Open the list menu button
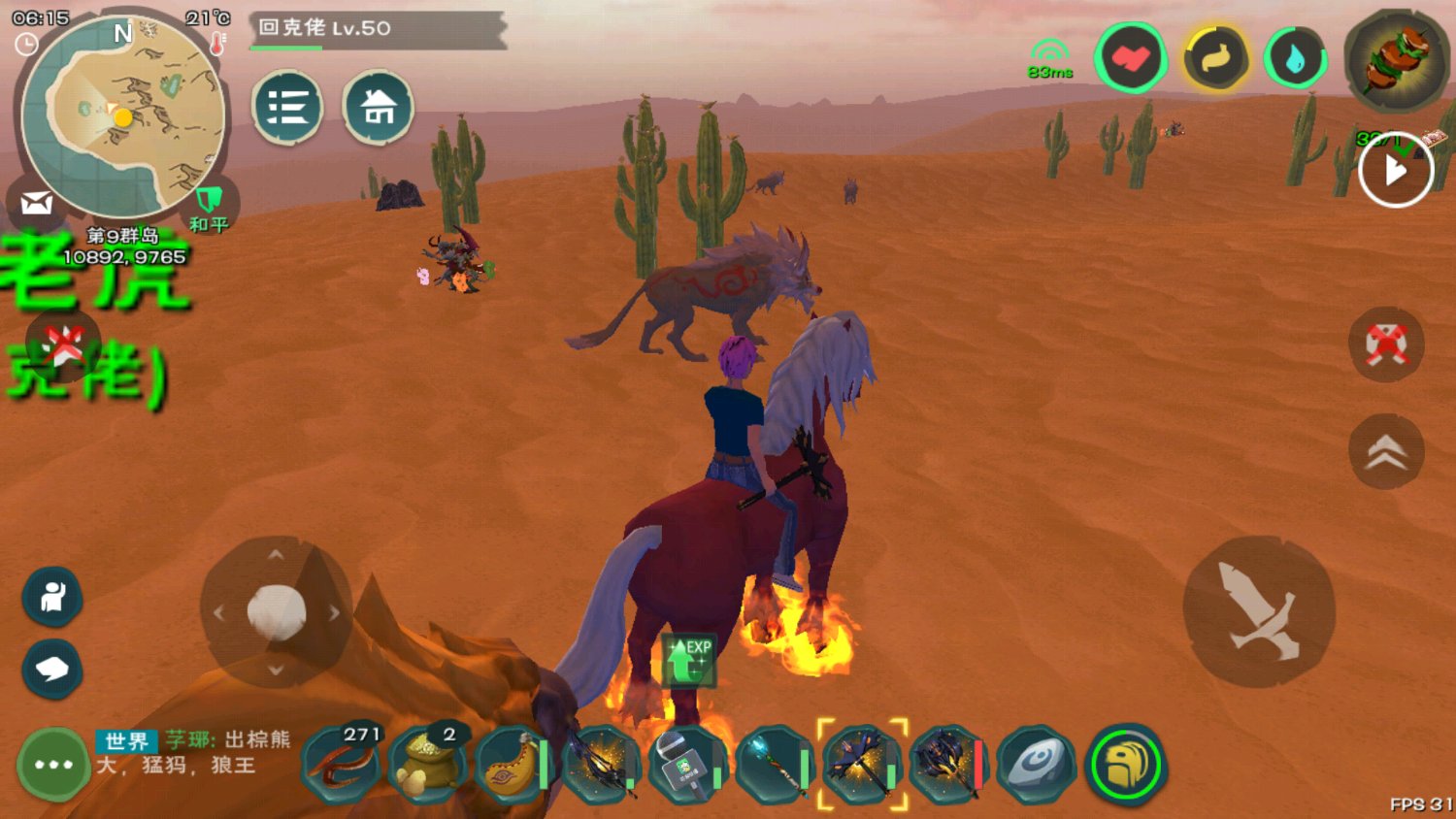The width and height of the screenshot is (1456, 819). [x=287, y=107]
